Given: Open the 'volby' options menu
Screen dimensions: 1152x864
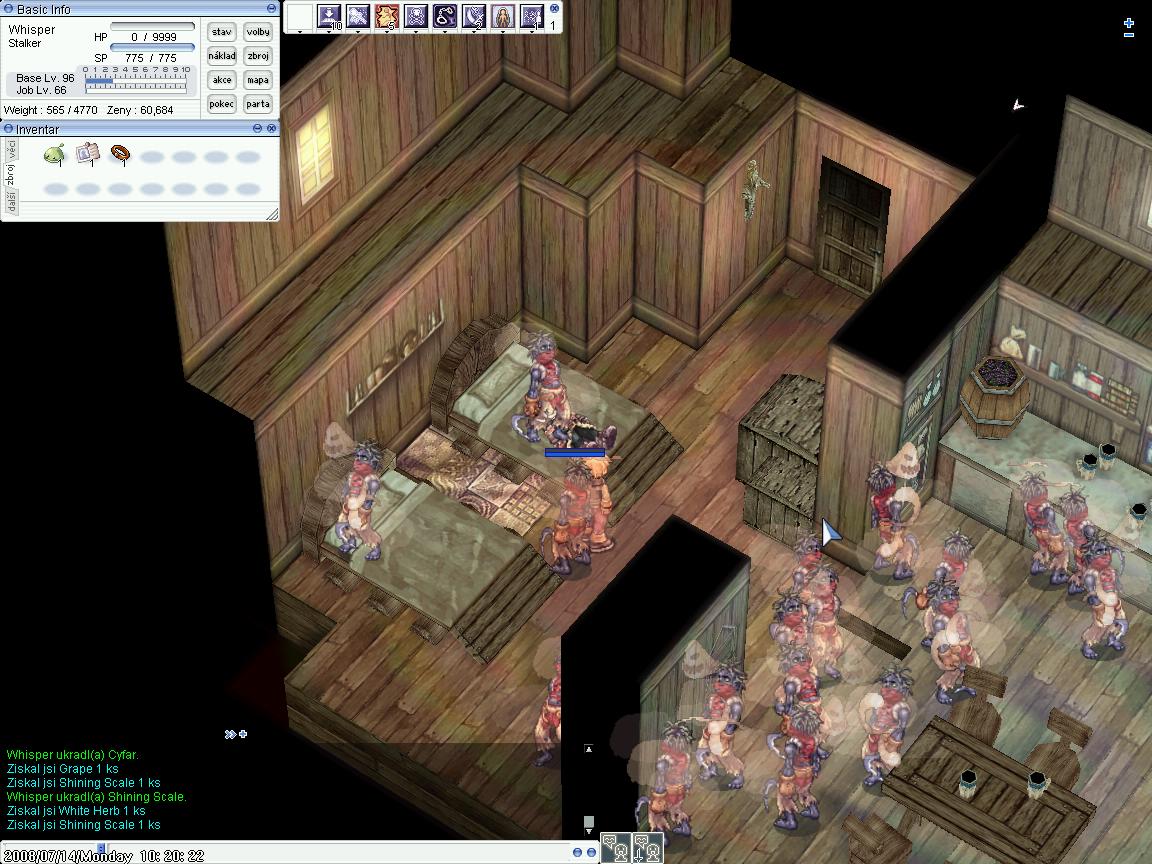Looking at the screenshot, I should point(258,32).
